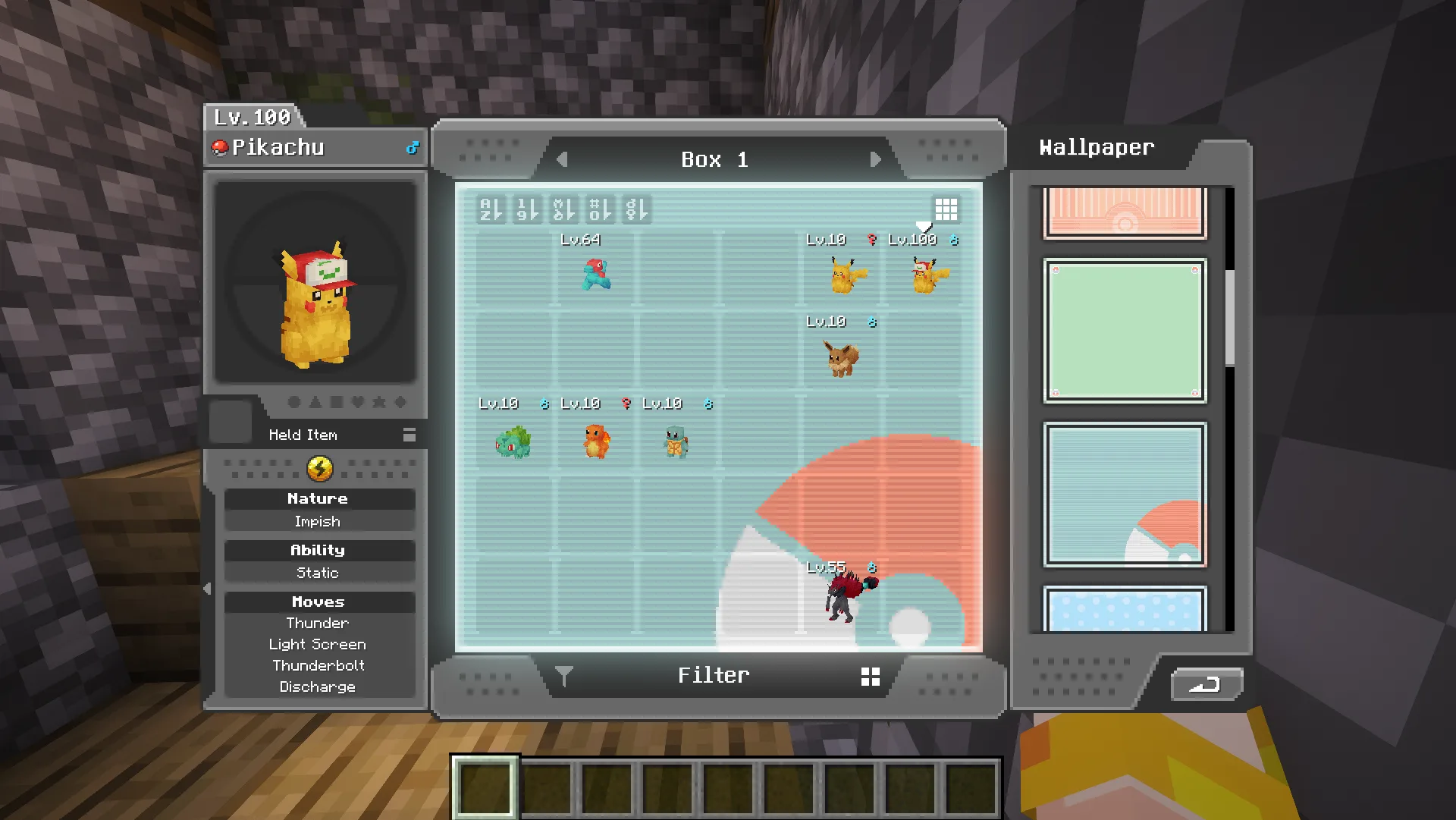Advance to the next box with right arrow
This screenshot has height=820, width=1456.
(x=876, y=160)
